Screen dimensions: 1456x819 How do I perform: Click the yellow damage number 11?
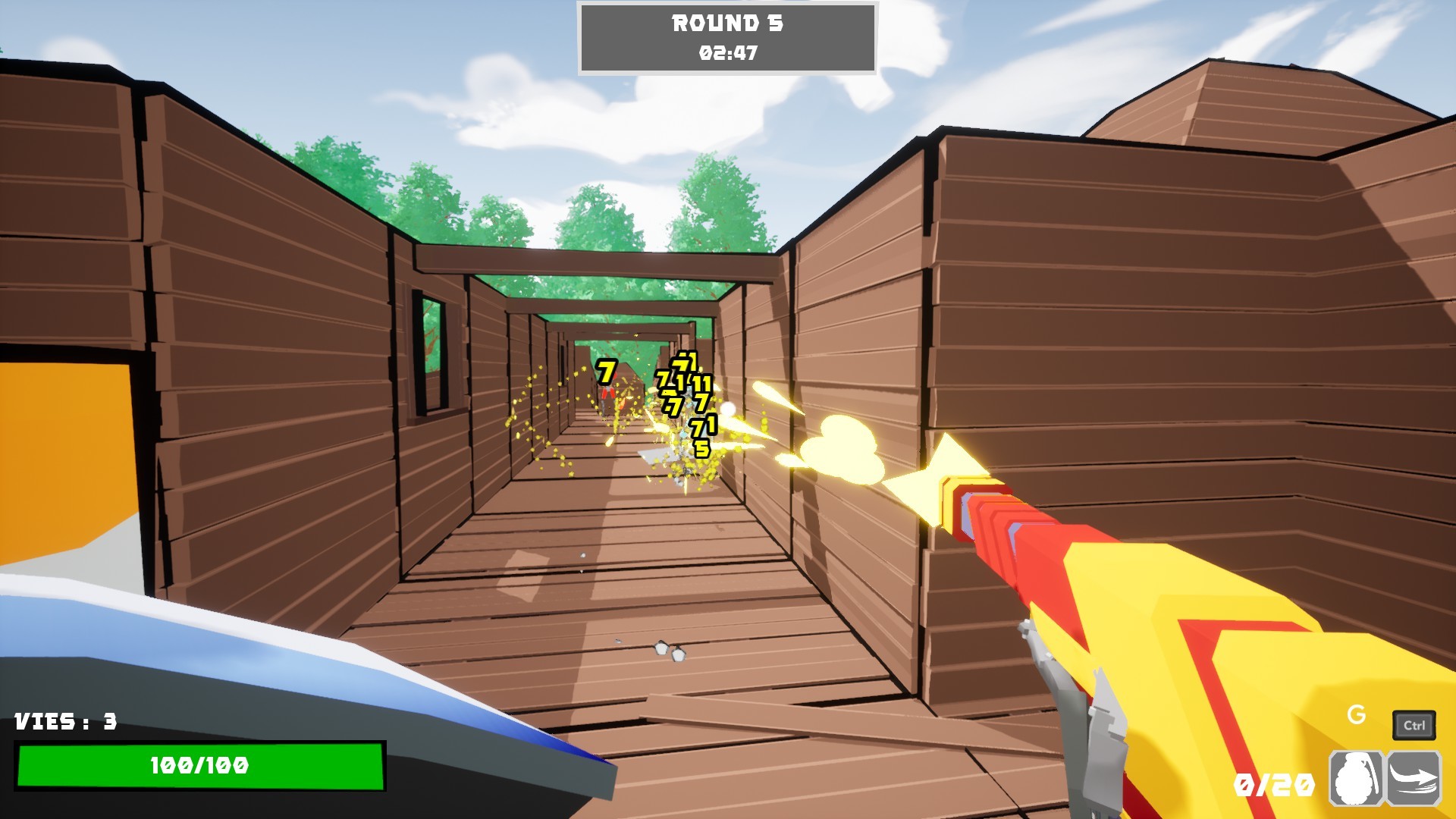pos(701,385)
